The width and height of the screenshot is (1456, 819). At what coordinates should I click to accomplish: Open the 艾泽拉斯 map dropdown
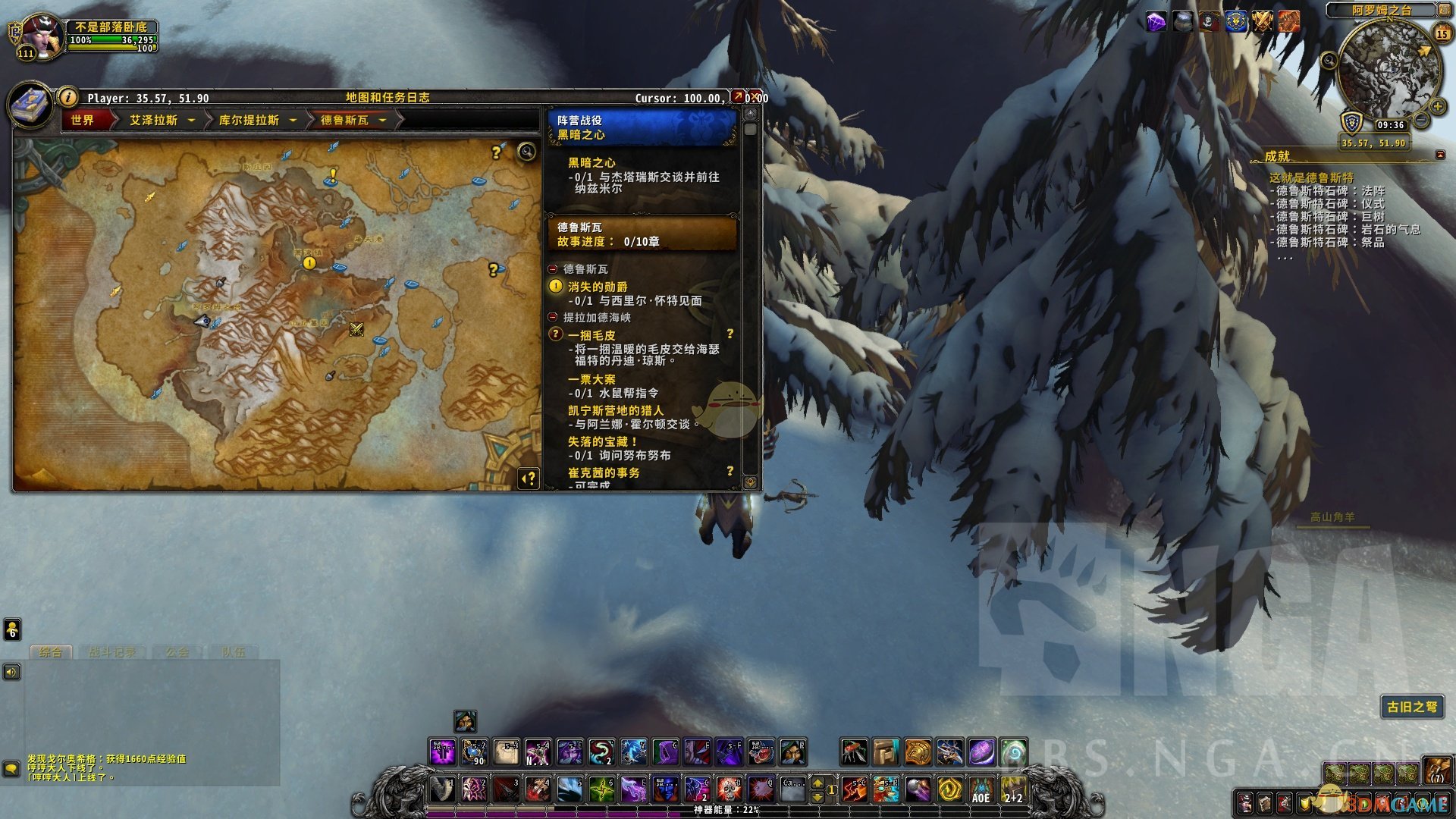(191, 120)
